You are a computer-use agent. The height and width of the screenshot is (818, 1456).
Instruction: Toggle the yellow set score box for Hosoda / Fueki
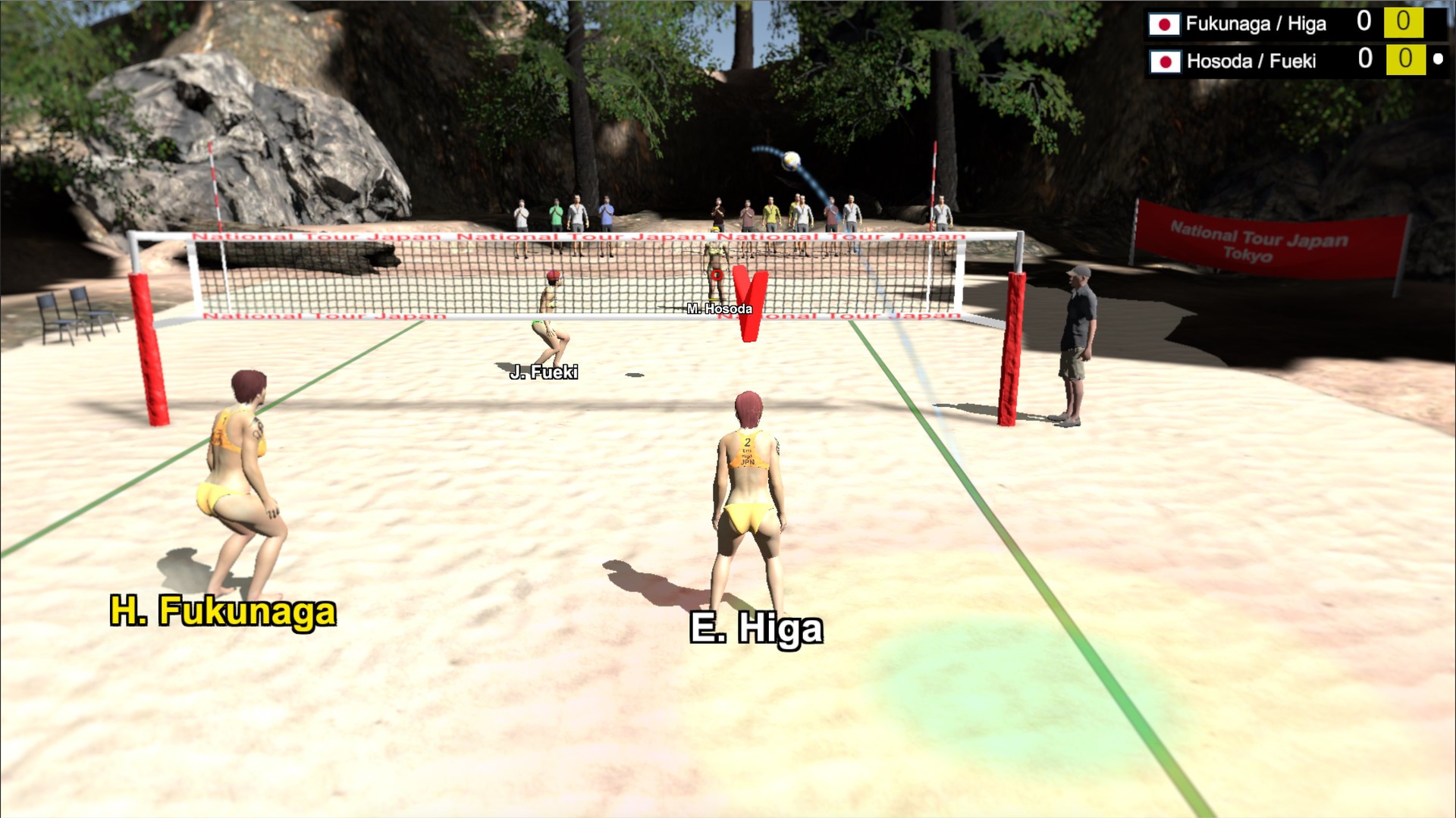[x=1407, y=61]
